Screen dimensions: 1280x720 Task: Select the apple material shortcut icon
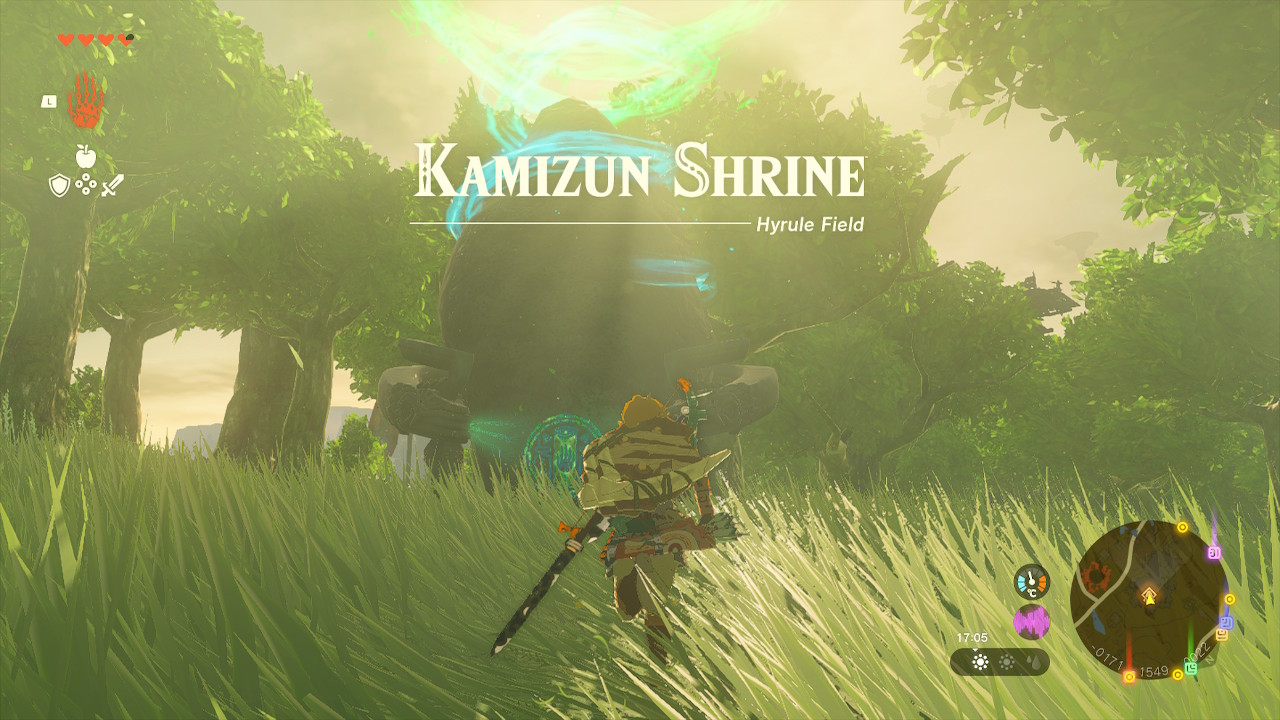pos(85,156)
